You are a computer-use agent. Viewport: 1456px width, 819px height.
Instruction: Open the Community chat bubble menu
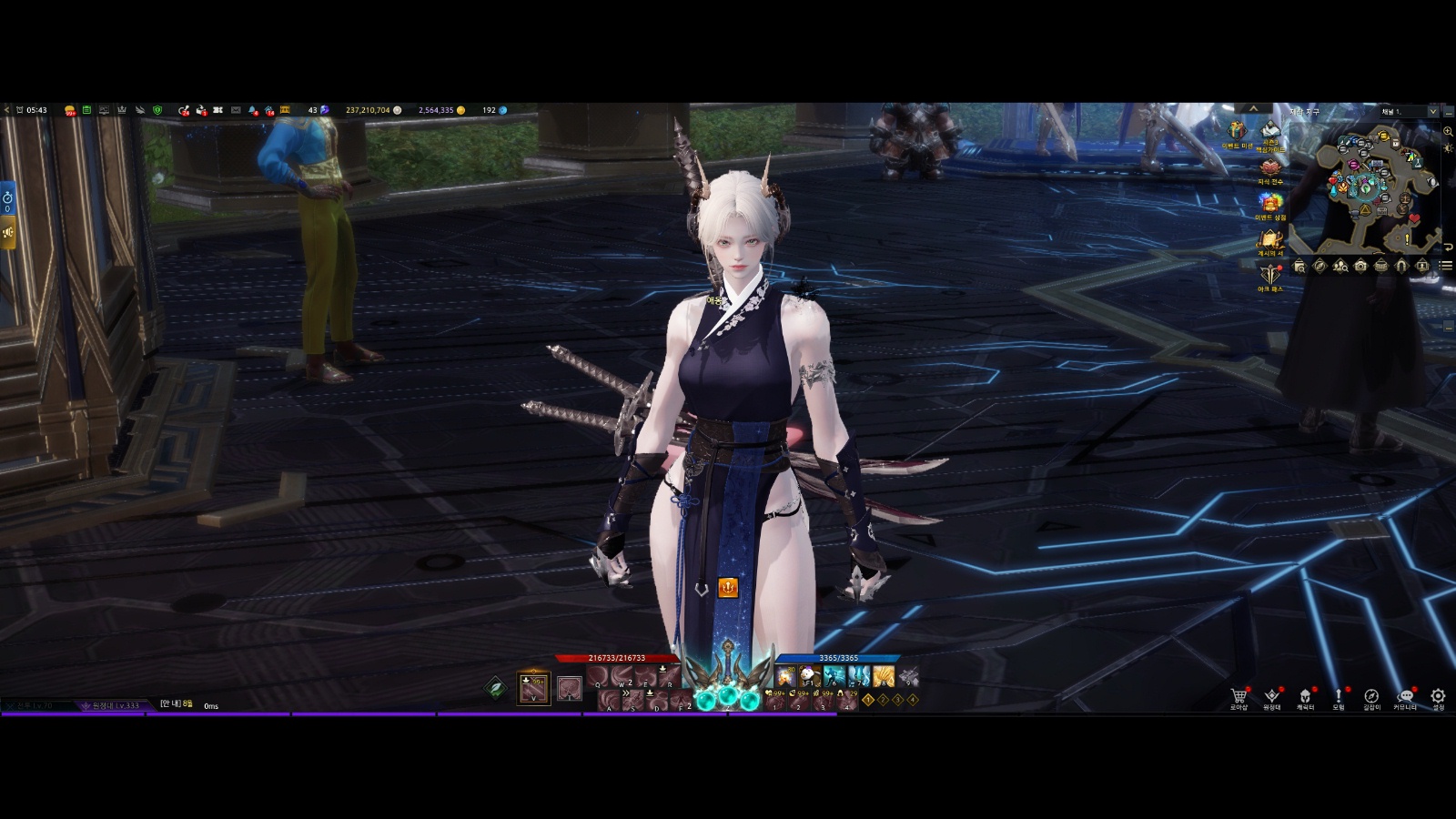pyautogui.click(x=1405, y=696)
